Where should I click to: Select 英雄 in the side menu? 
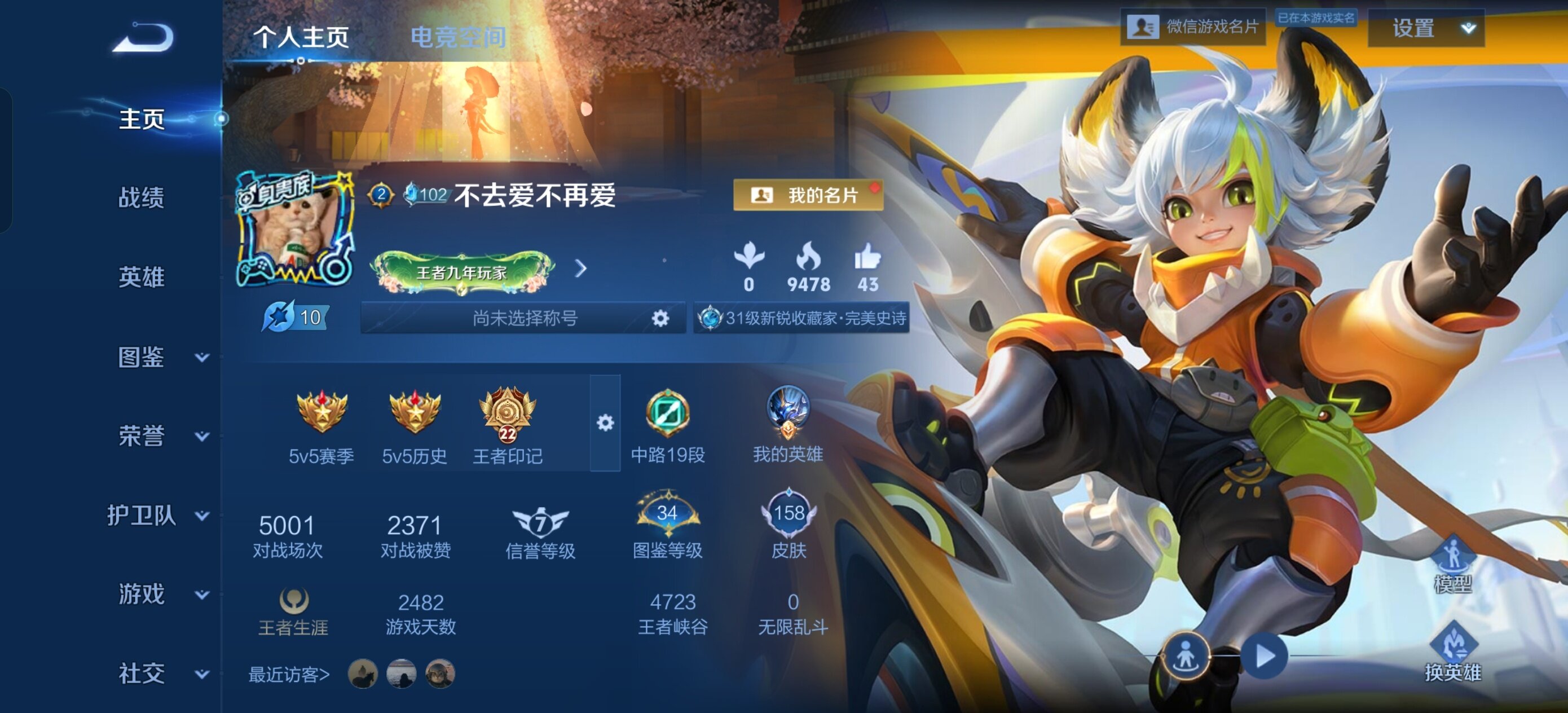[x=141, y=277]
